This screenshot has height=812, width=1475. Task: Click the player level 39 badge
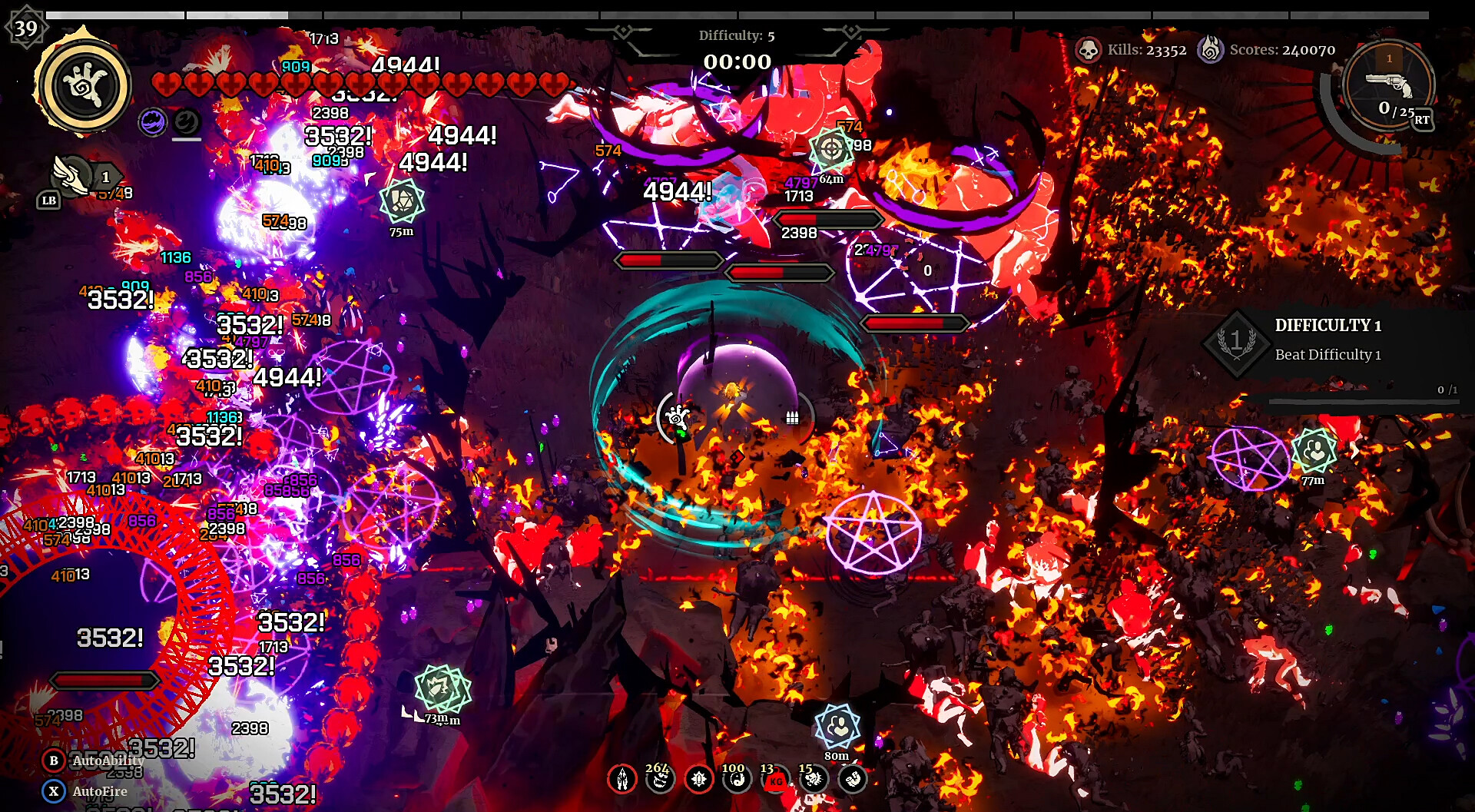pyautogui.click(x=26, y=28)
